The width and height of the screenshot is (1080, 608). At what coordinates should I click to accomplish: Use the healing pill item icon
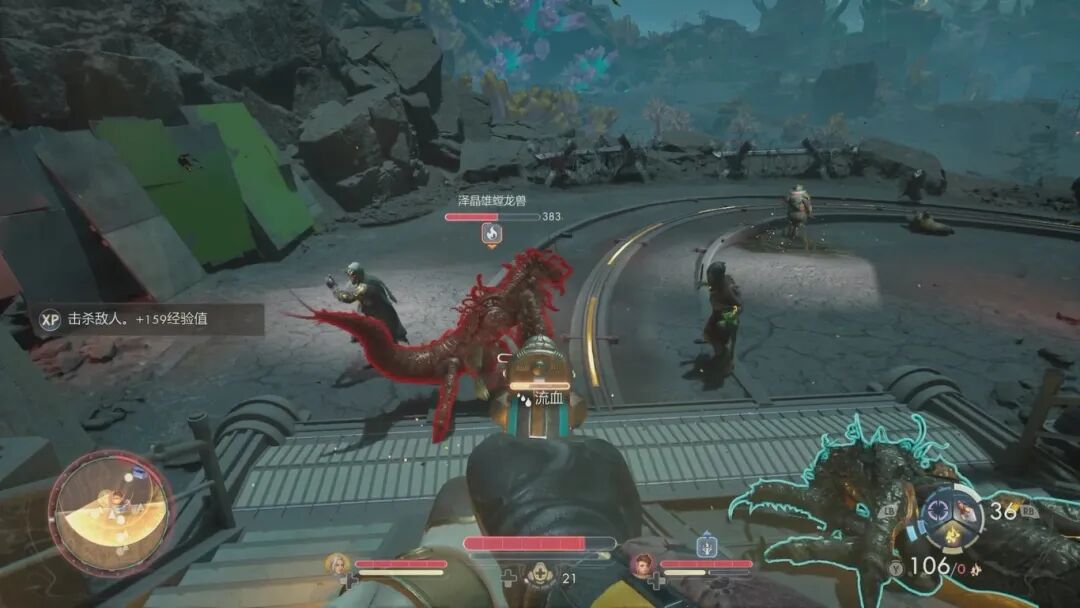coord(541,575)
